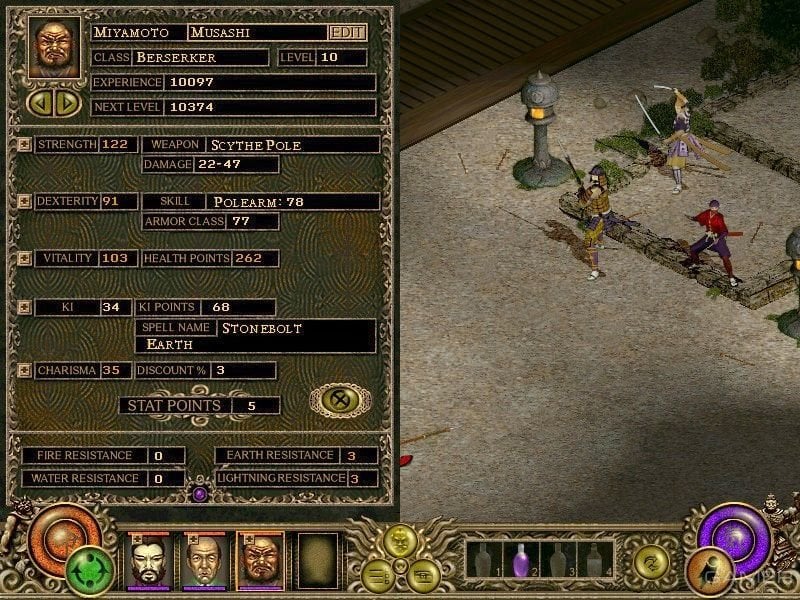Click the purple gem below the resistances

point(199,493)
